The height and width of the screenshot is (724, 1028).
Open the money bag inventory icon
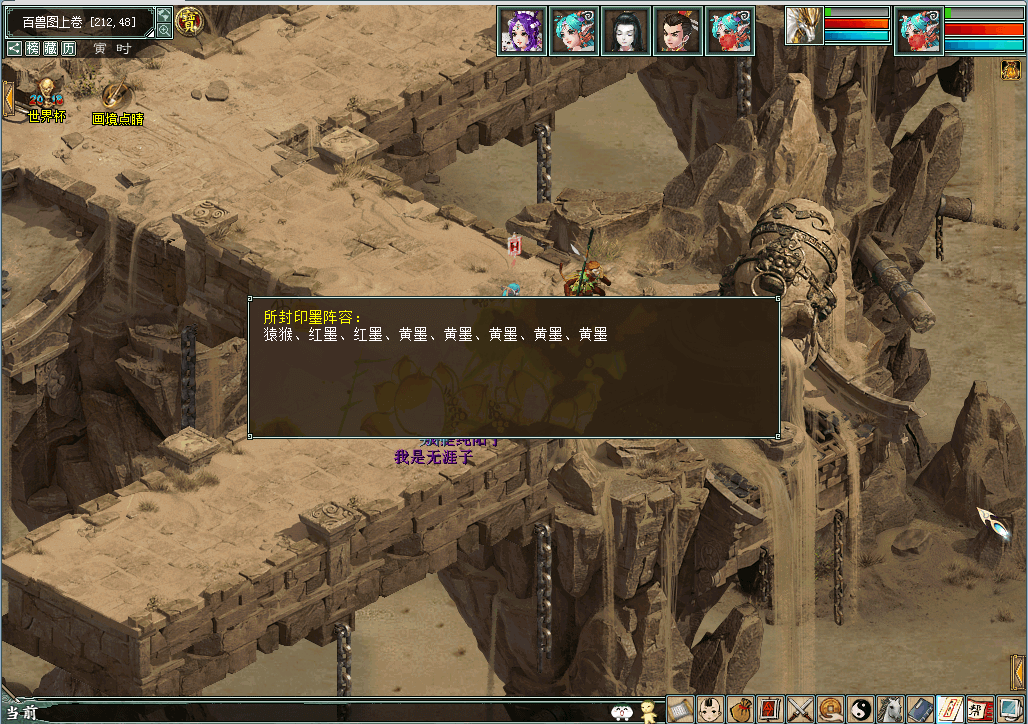coord(740,709)
